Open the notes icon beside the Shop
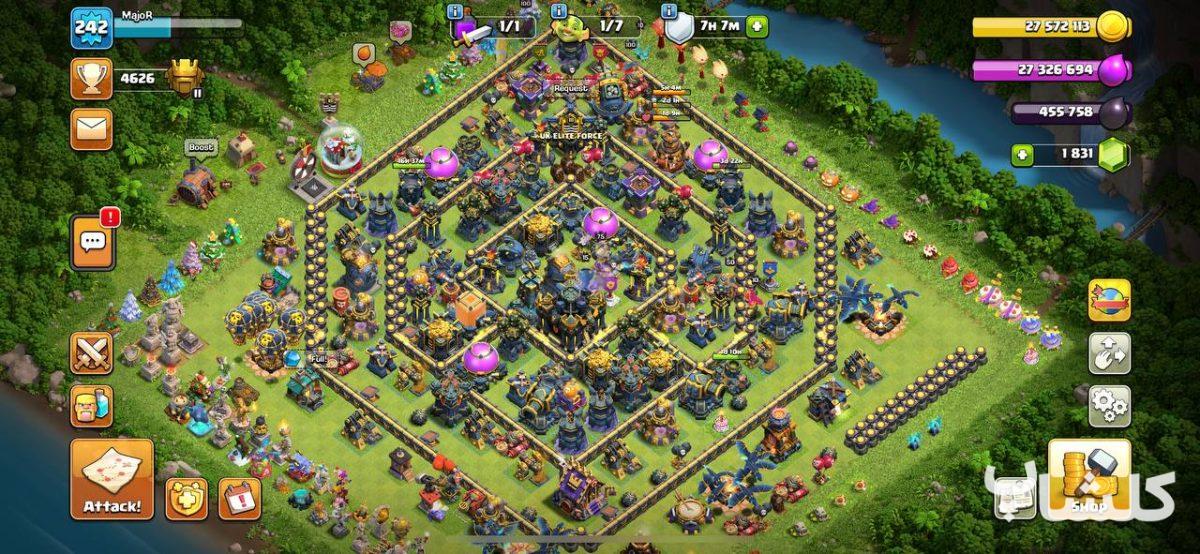 1016,497
